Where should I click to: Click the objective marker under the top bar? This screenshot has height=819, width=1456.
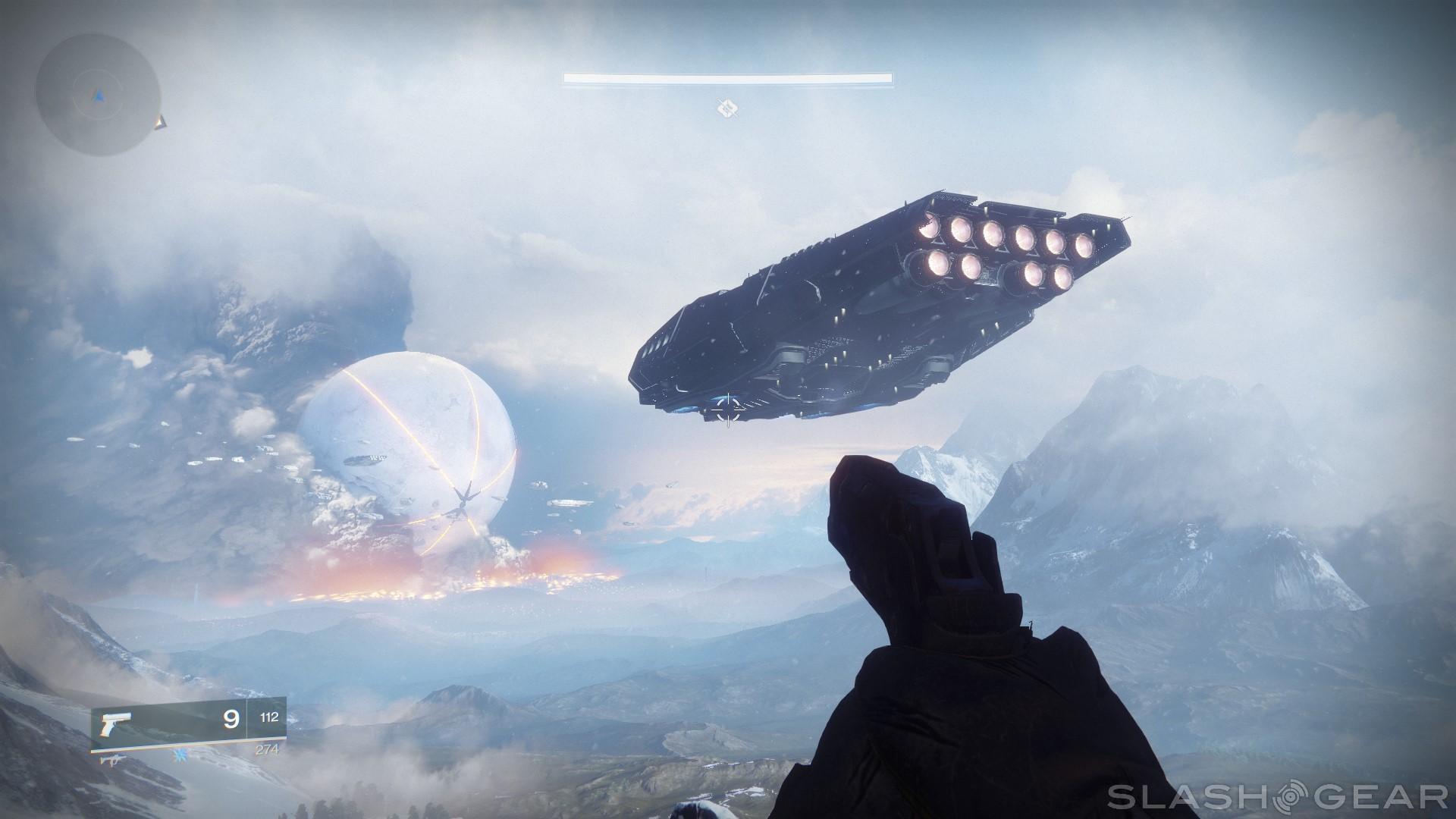[x=727, y=109]
